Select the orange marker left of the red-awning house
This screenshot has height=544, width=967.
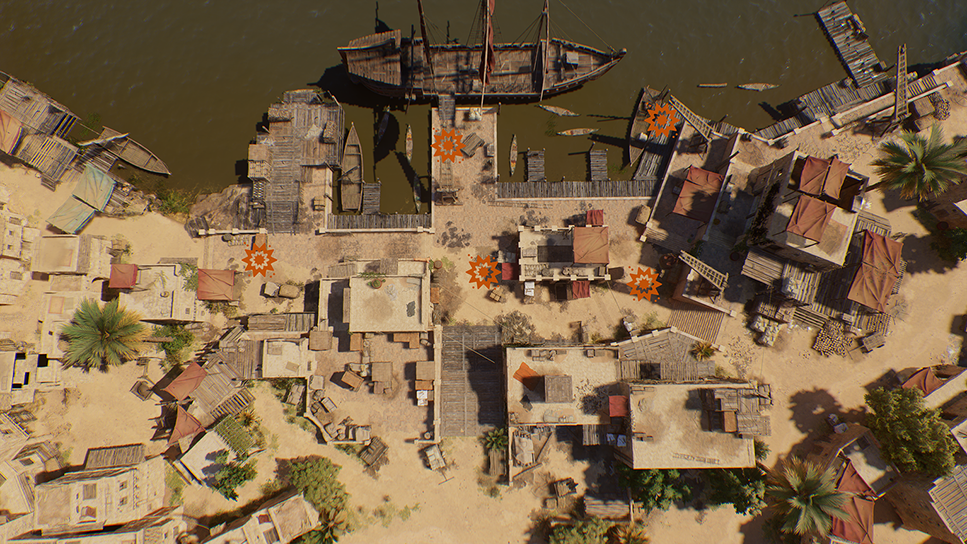tap(484, 271)
